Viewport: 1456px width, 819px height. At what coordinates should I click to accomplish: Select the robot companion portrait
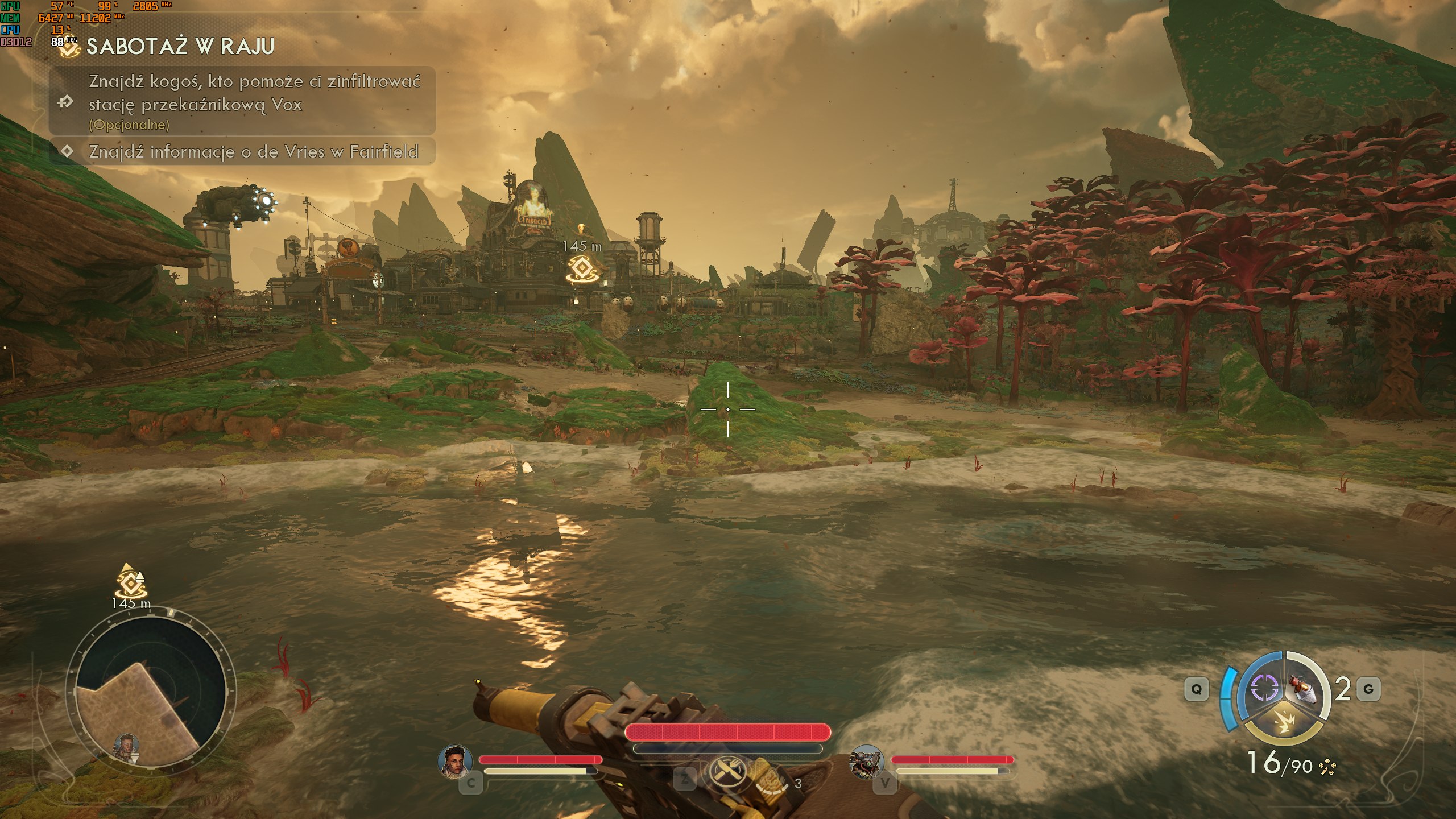pos(866,761)
